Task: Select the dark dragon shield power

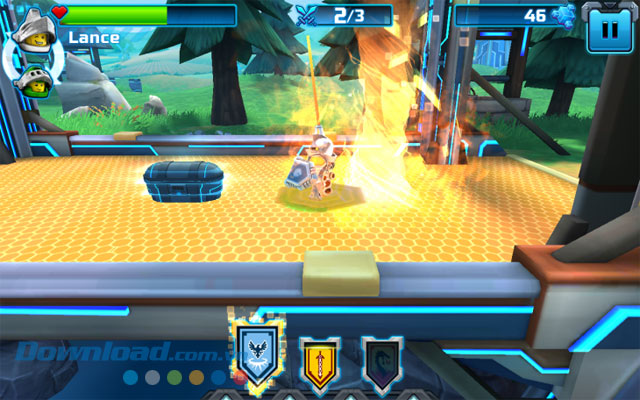Action: (x=383, y=360)
